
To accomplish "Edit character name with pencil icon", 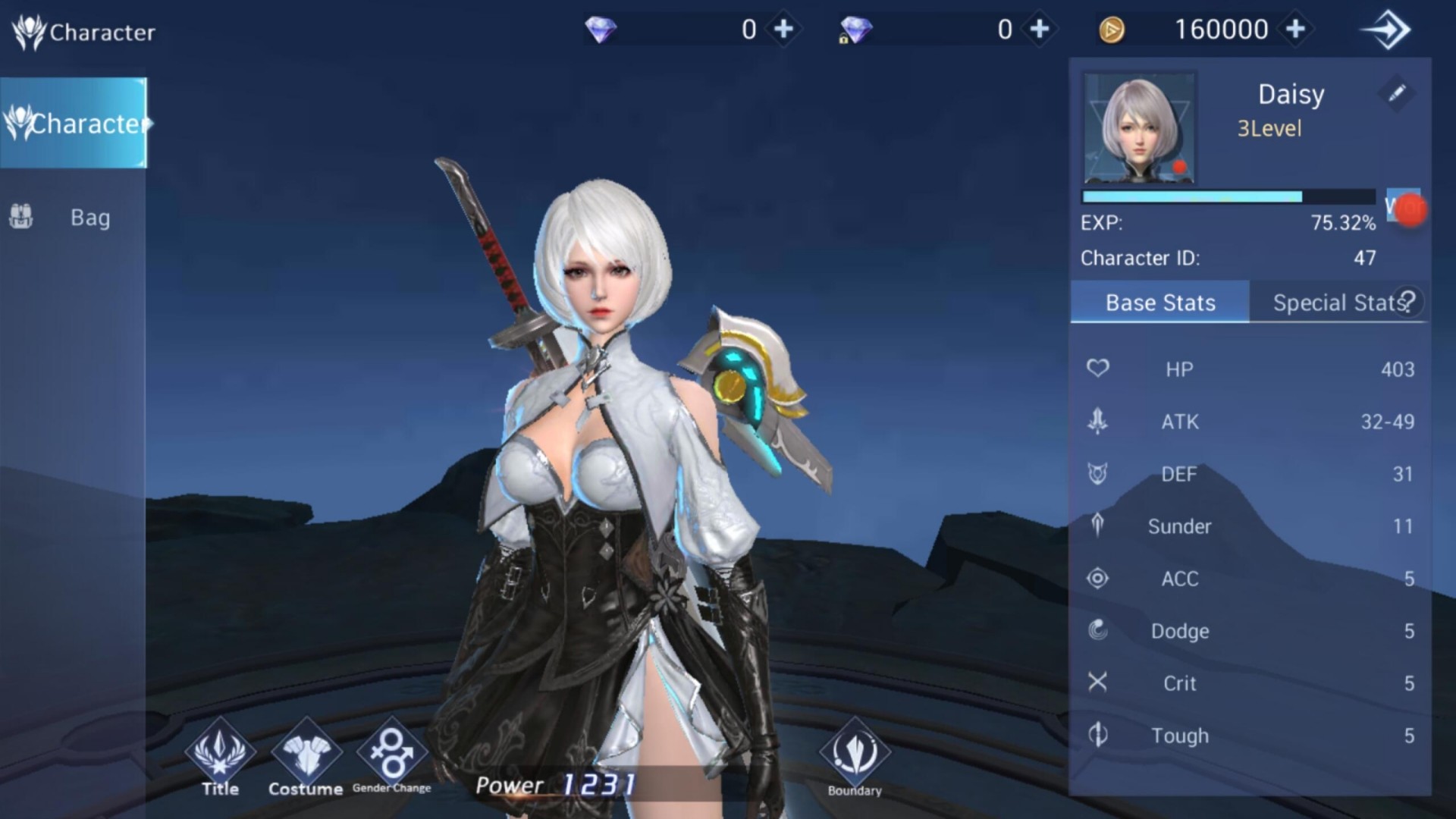I will click(x=1396, y=93).
